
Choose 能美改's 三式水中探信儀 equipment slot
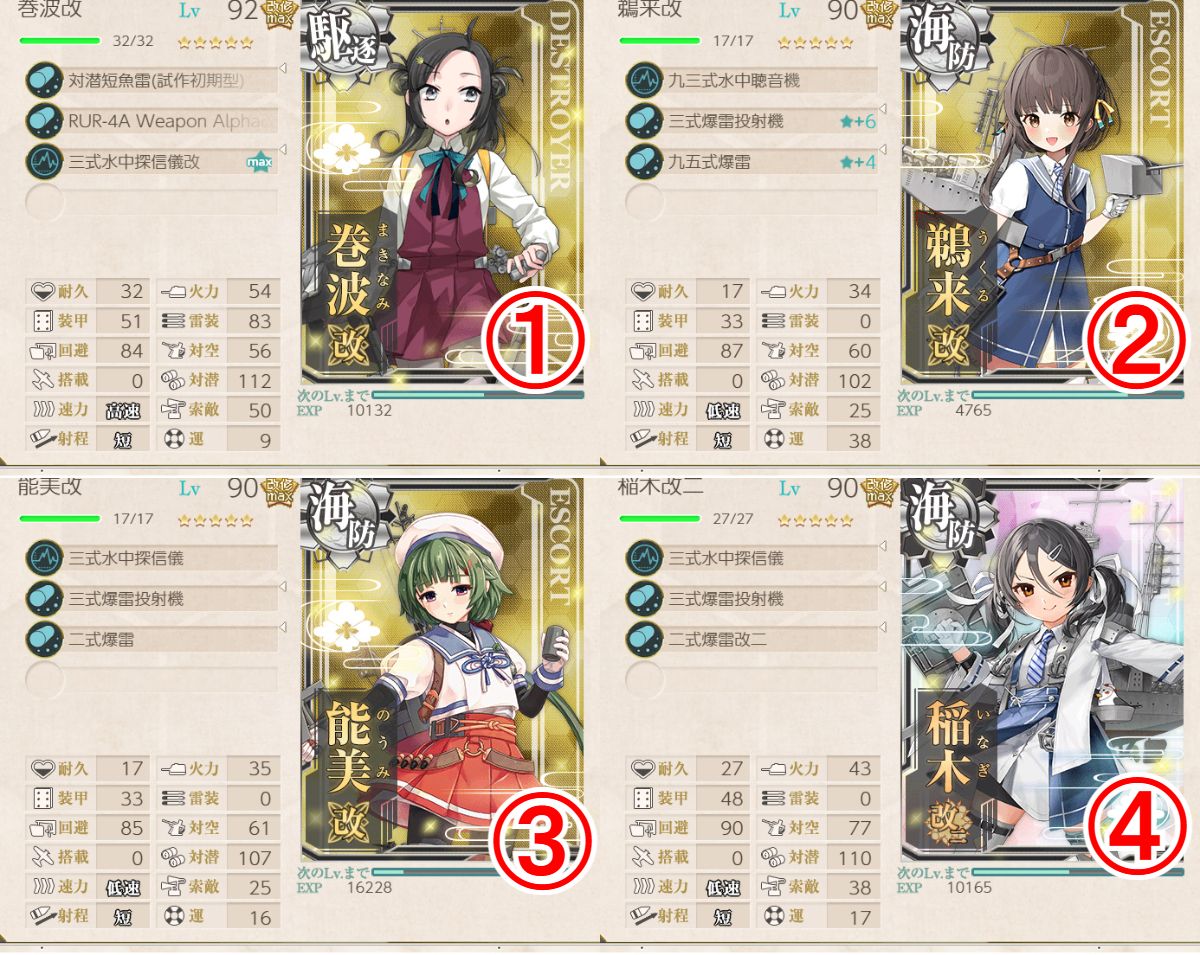pos(150,558)
